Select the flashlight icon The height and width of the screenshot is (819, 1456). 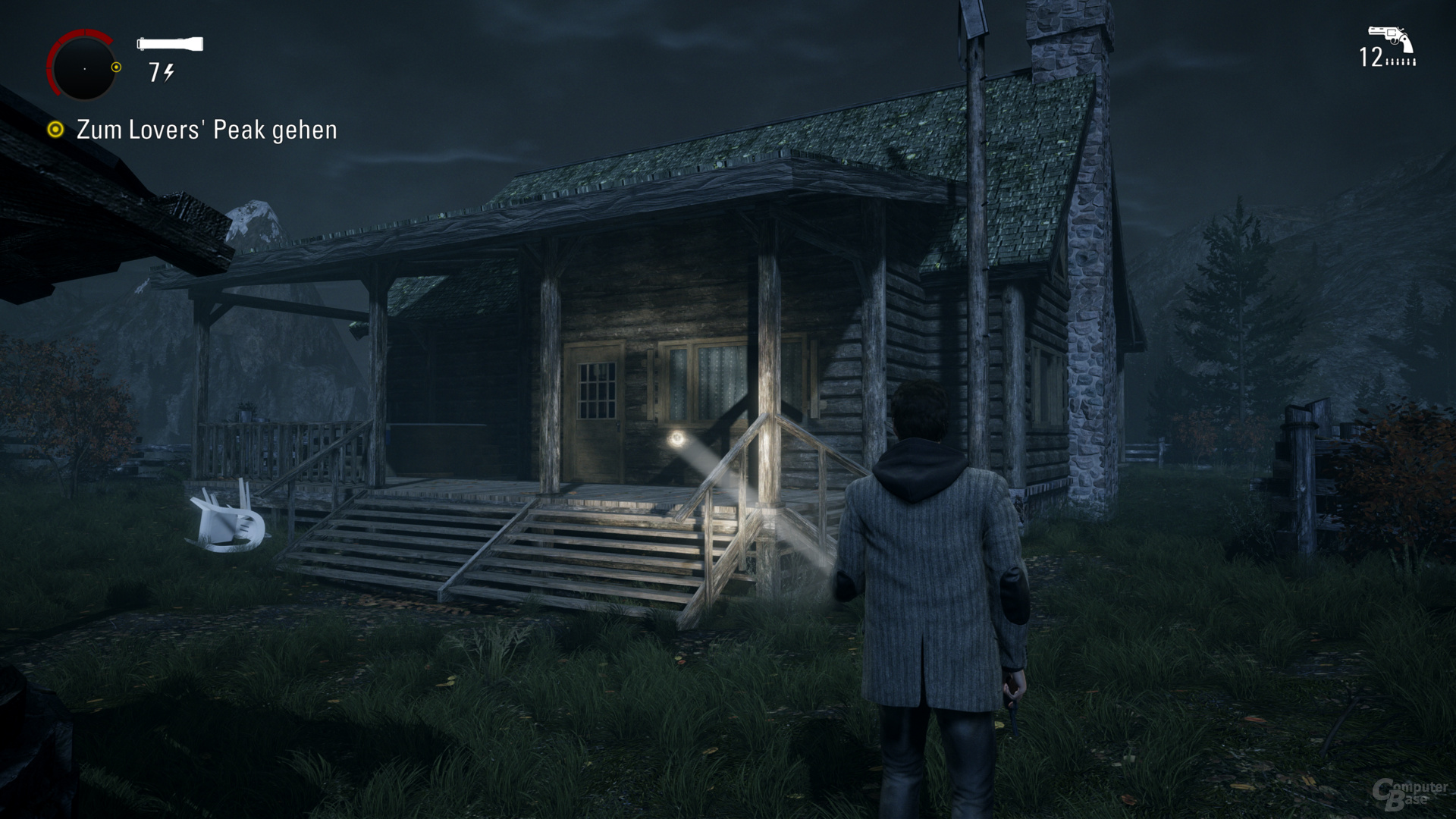click(x=170, y=44)
